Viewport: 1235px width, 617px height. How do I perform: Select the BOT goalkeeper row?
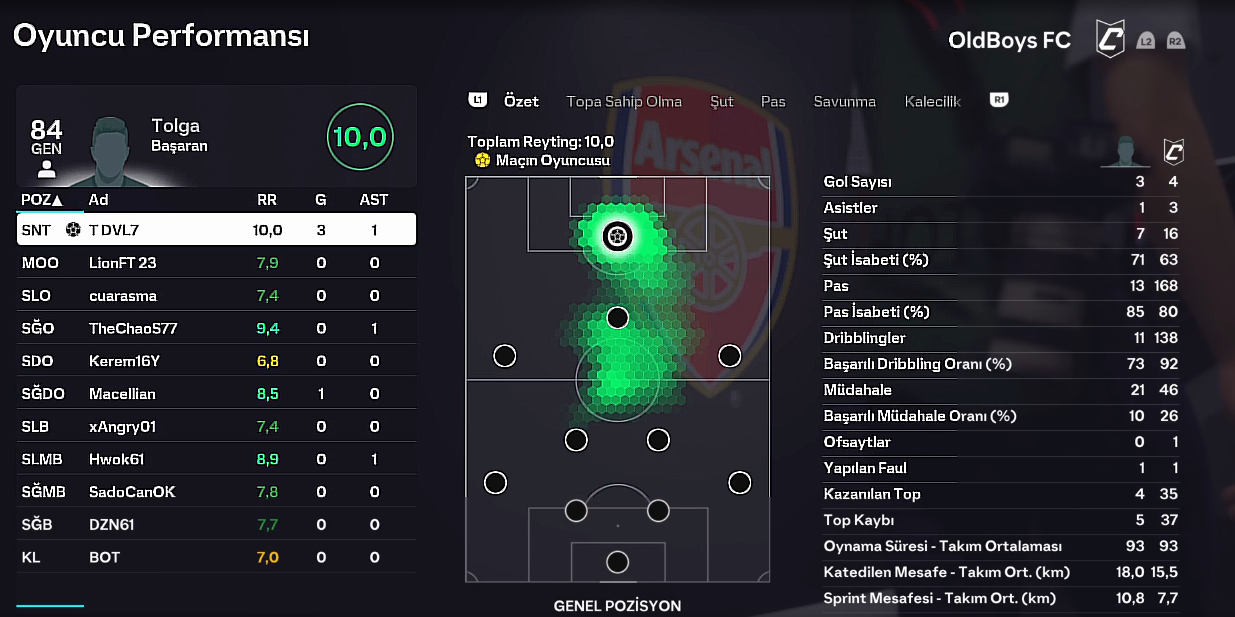[216, 557]
